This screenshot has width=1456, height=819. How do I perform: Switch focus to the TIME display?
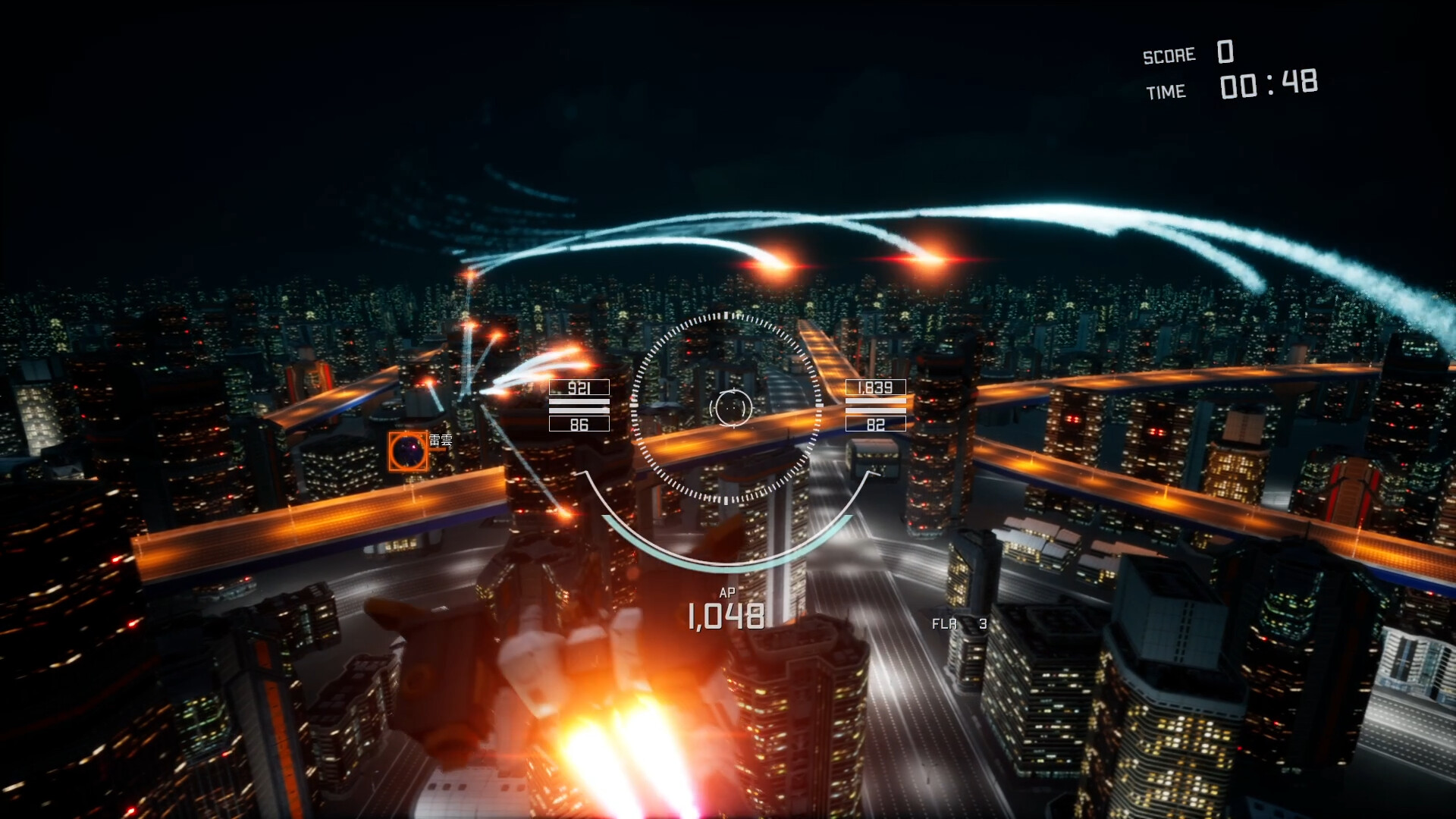coord(1168,91)
